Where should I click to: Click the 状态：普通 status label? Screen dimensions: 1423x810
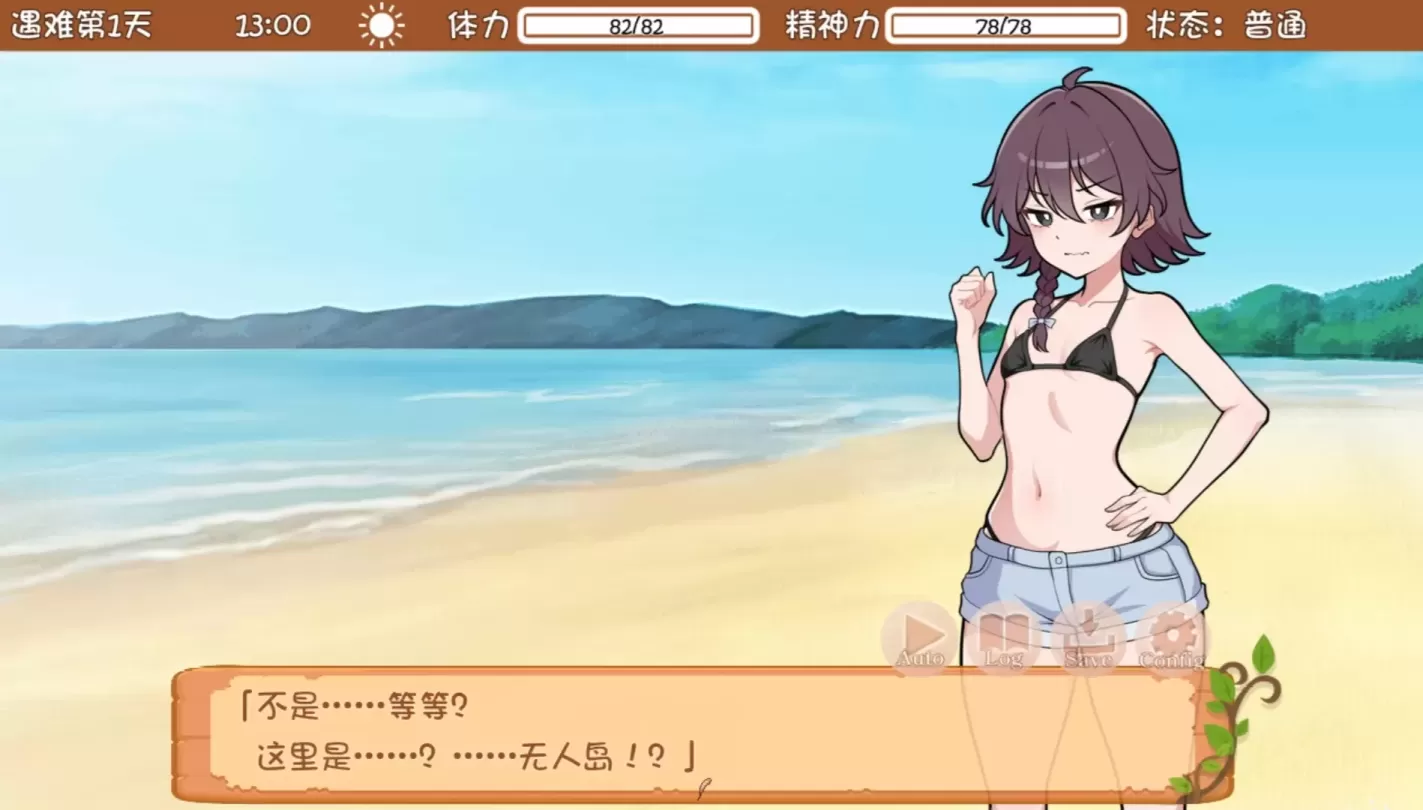1222,27
